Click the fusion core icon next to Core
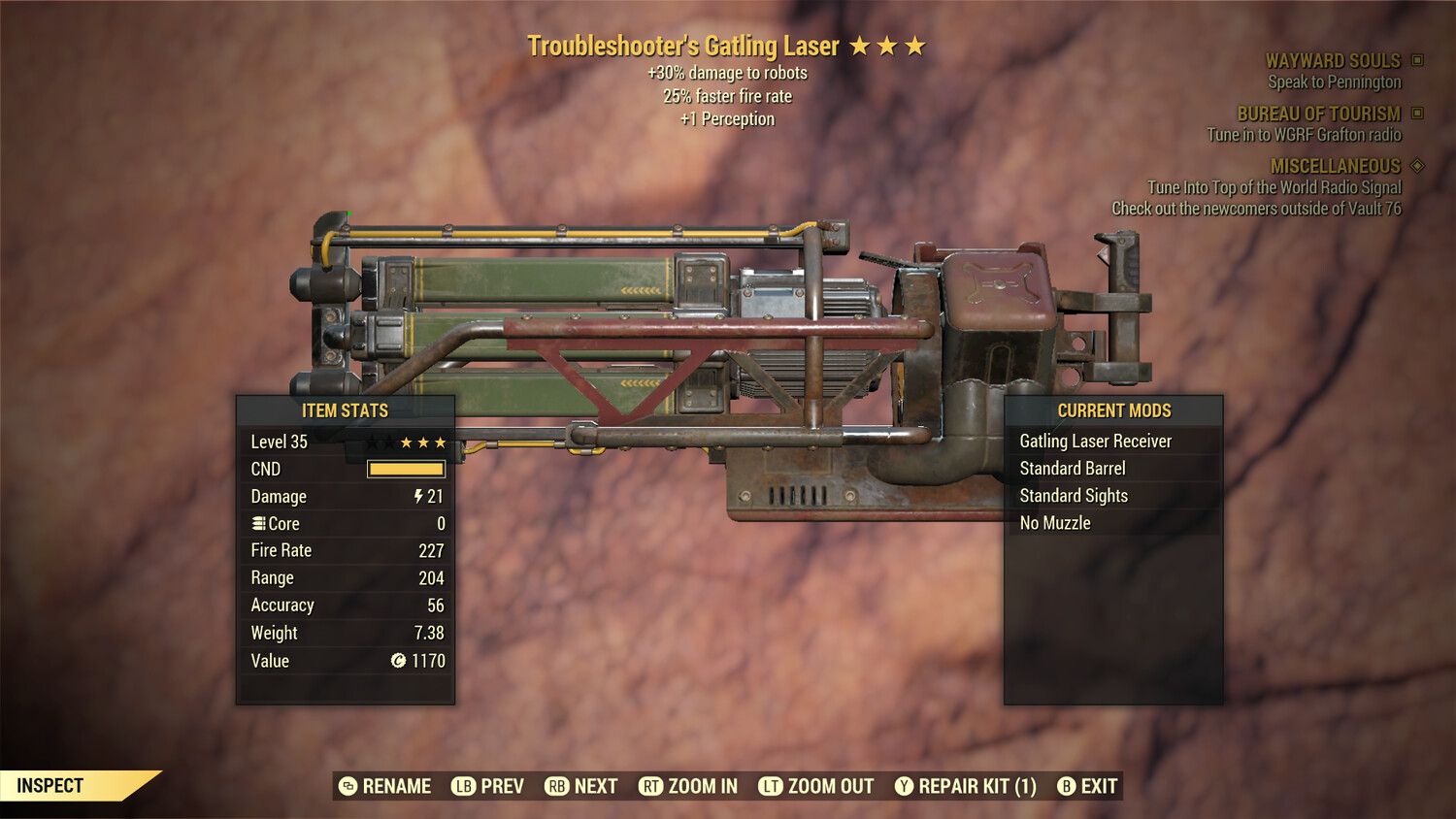This screenshot has width=1456, height=819. [x=257, y=523]
